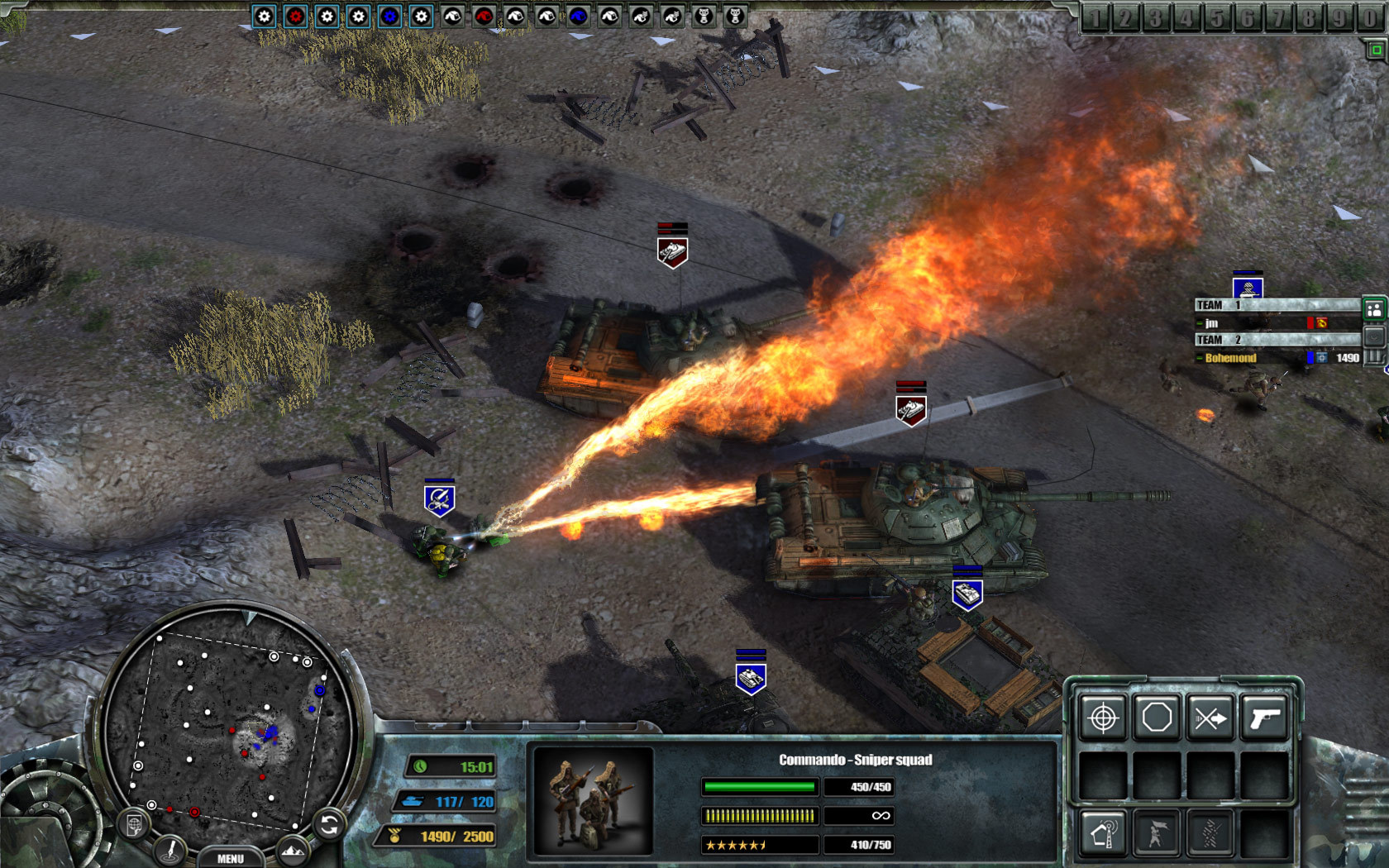Screen dimensions: 1389x868
Task: Toggle the minimap terrain mountain view
Action: (293, 850)
